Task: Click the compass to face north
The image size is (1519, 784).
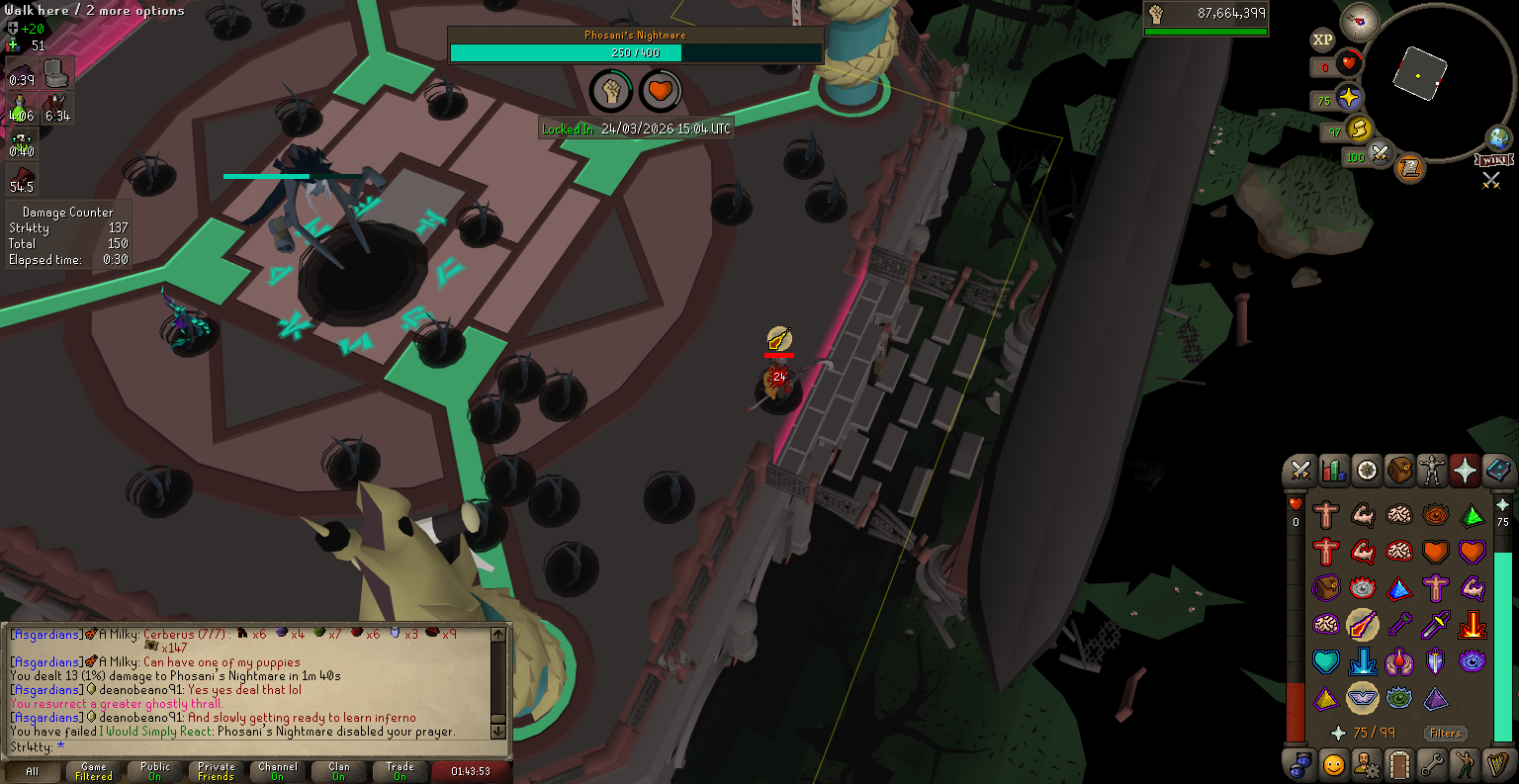Action: 1360,22
